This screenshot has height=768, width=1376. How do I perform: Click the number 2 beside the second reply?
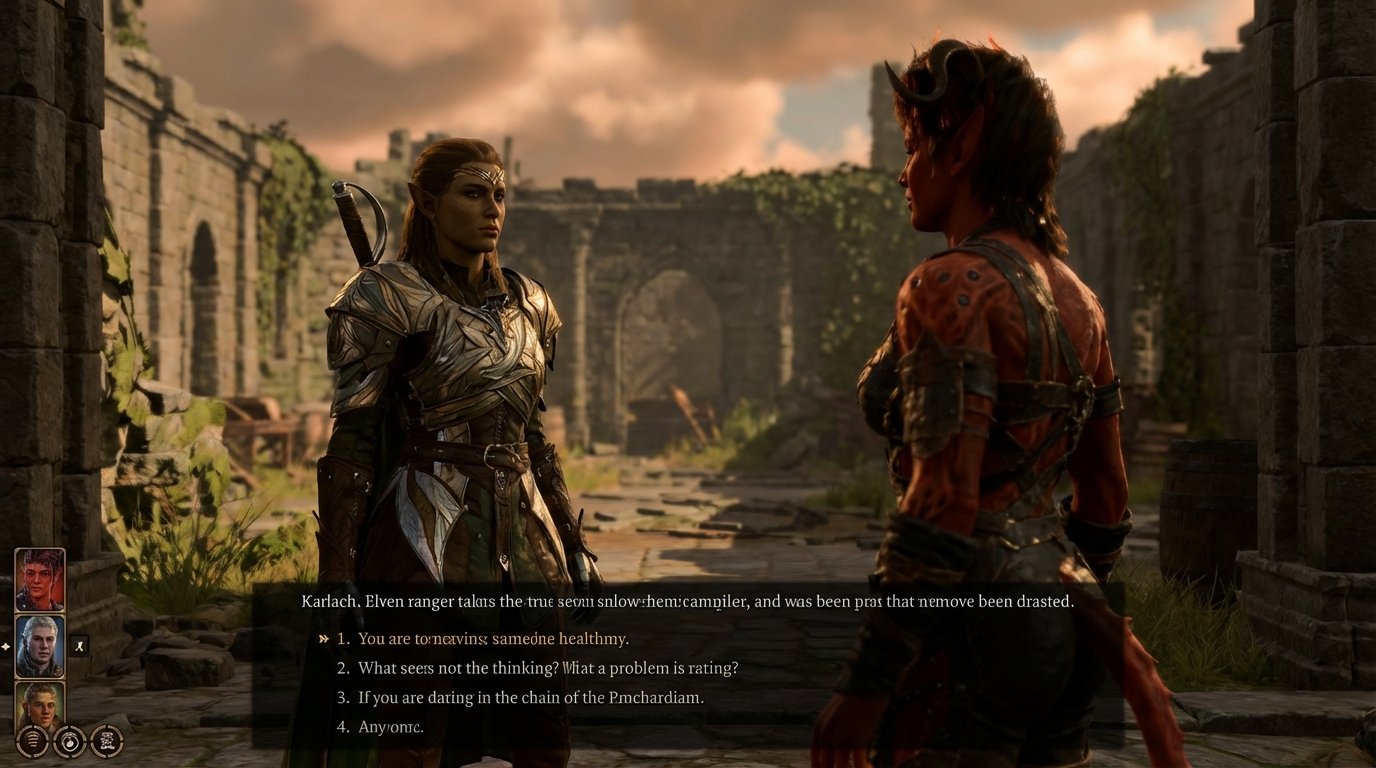[x=341, y=667]
